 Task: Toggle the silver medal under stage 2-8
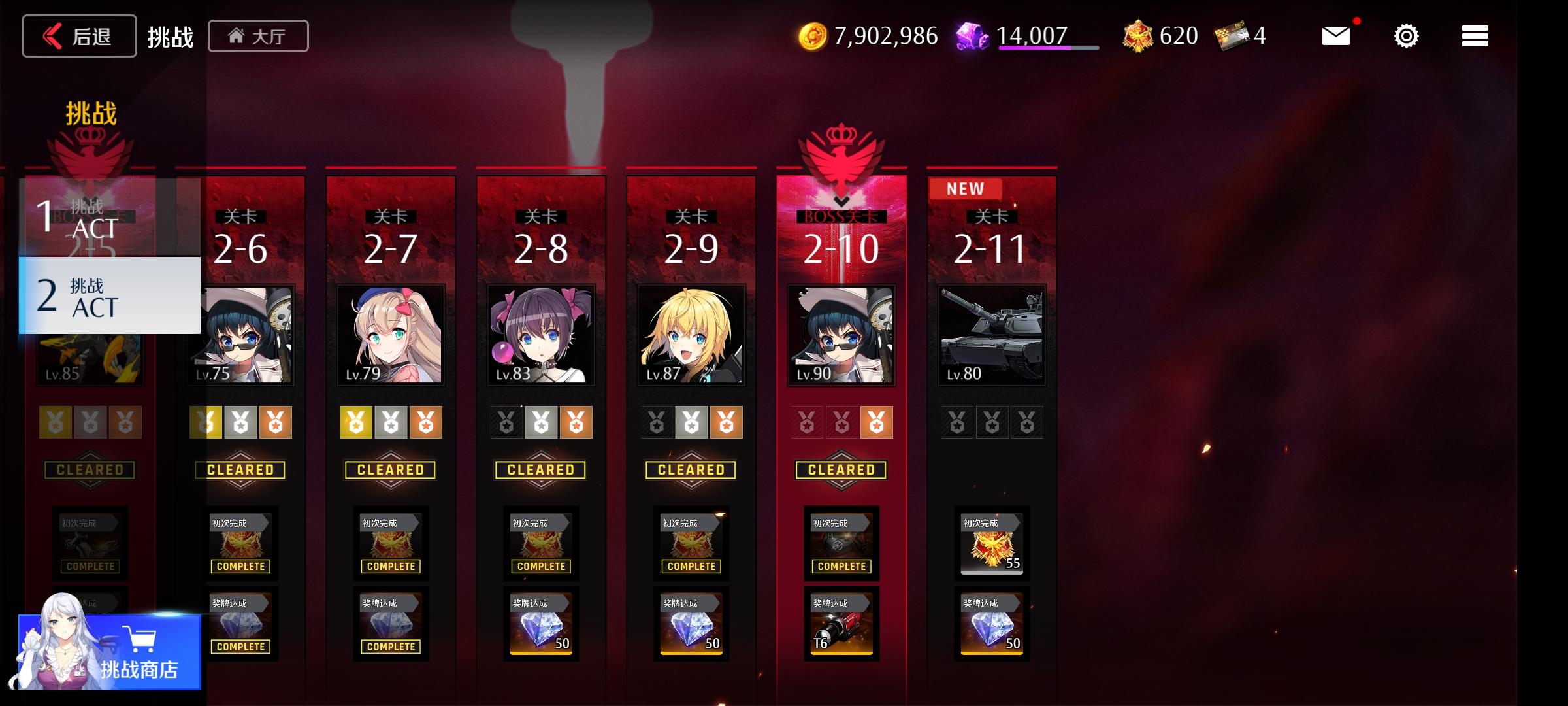pos(540,422)
